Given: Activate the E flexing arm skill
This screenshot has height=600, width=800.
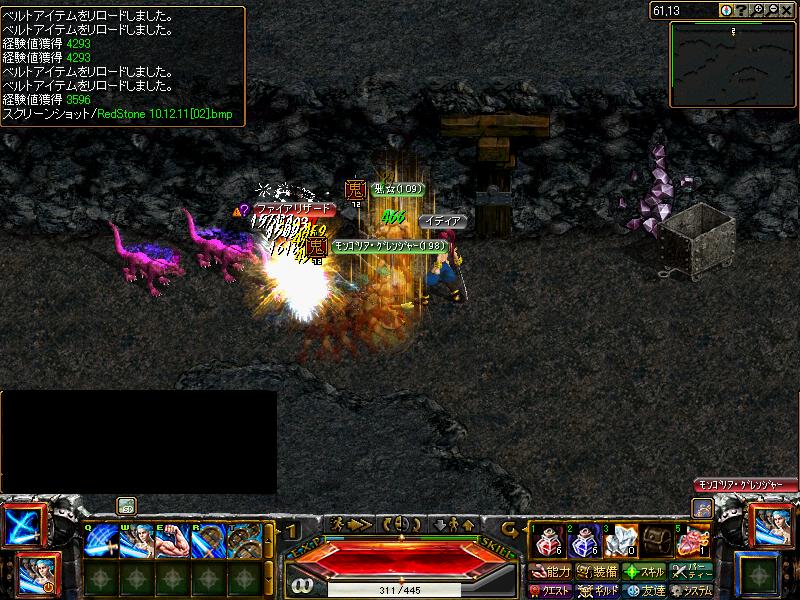Looking at the screenshot, I should [x=172, y=541].
